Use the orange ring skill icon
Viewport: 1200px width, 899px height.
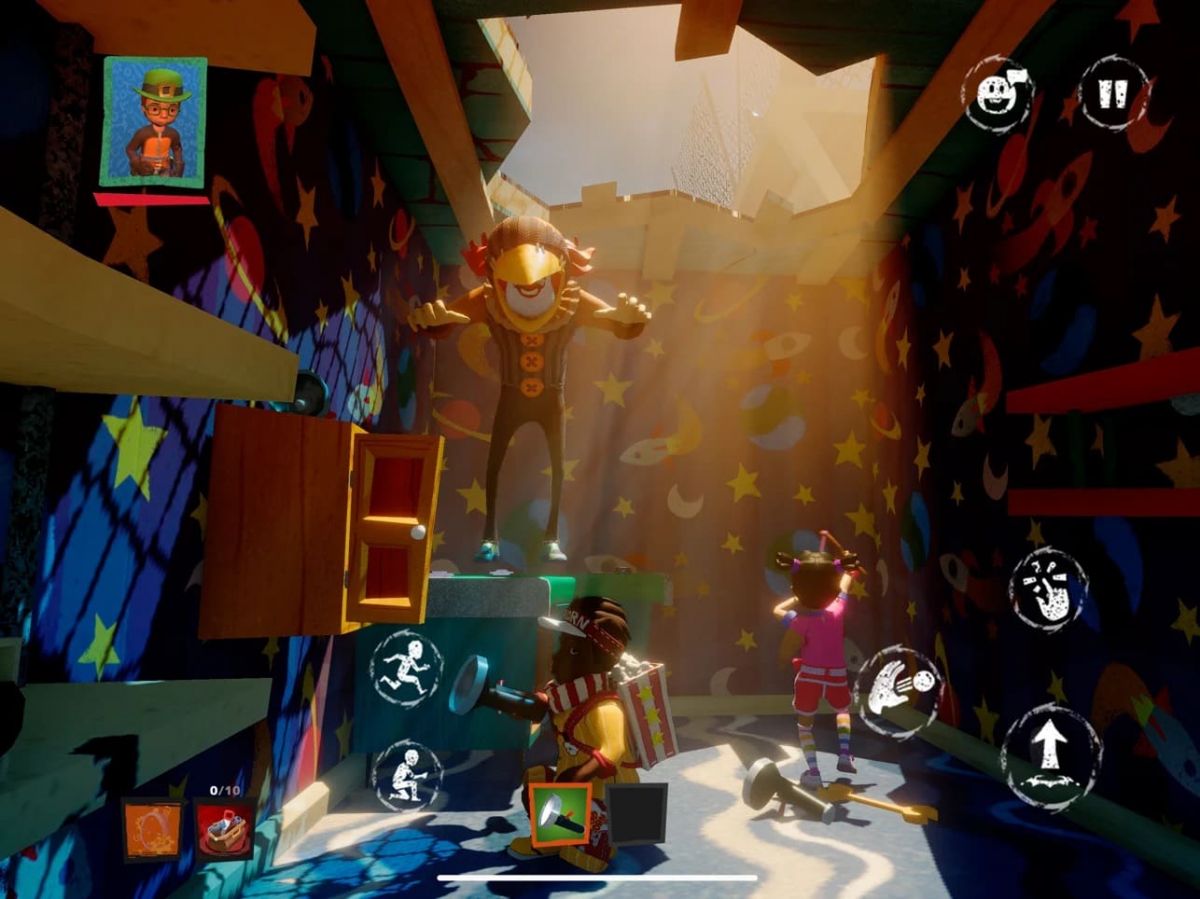153,829
